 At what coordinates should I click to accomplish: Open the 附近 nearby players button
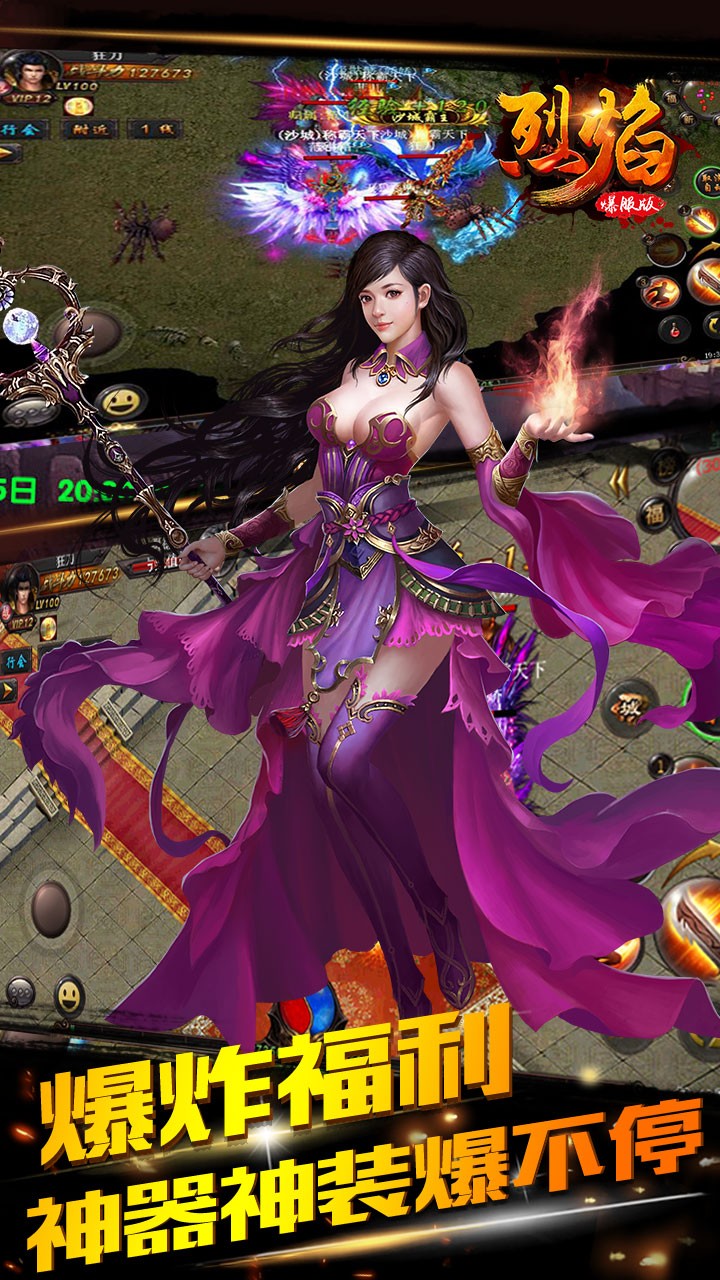(88, 128)
